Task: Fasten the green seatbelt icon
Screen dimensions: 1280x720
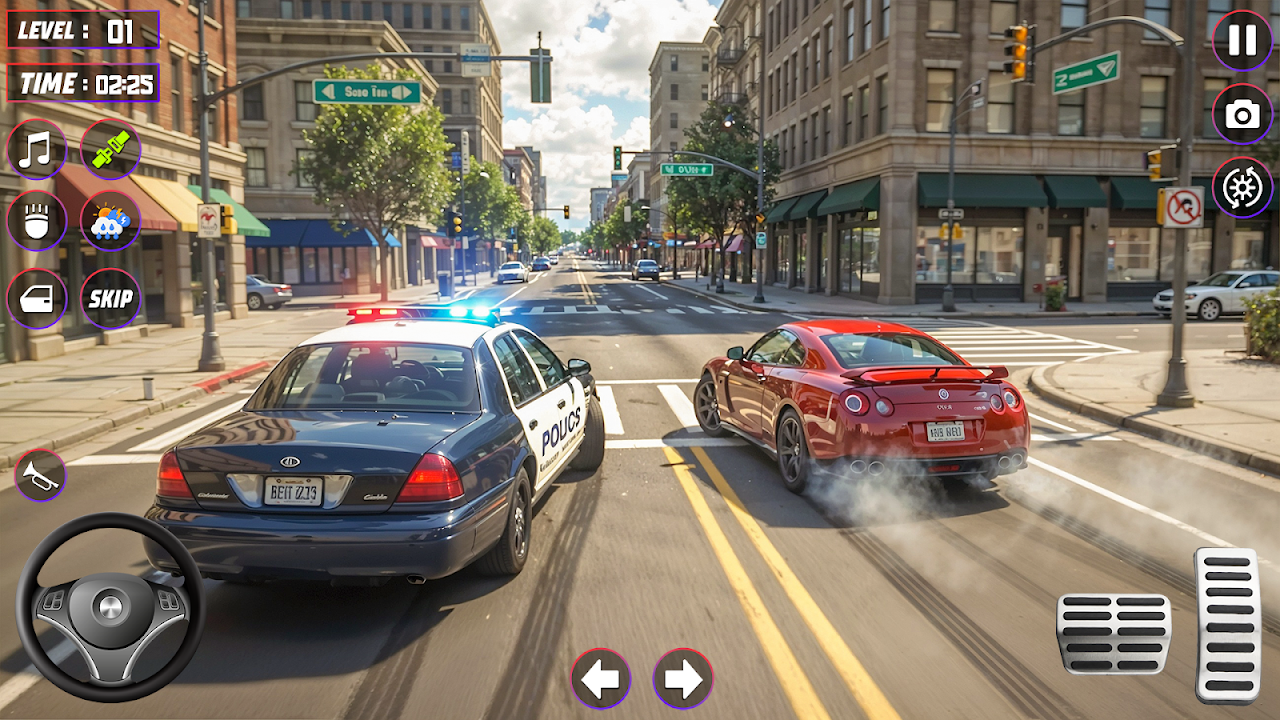Action: click(110, 149)
